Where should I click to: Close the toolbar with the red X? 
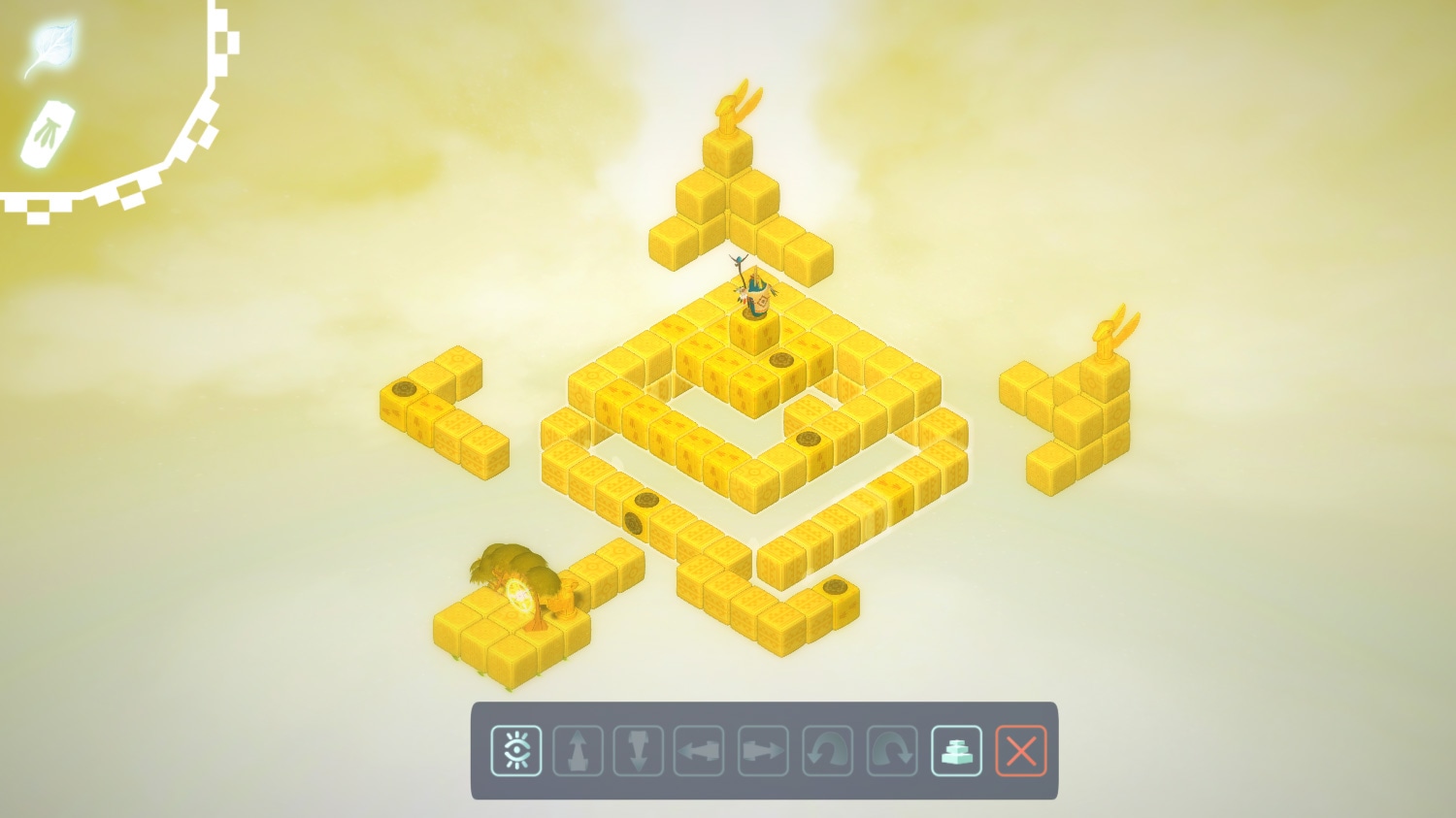coord(1021,751)
